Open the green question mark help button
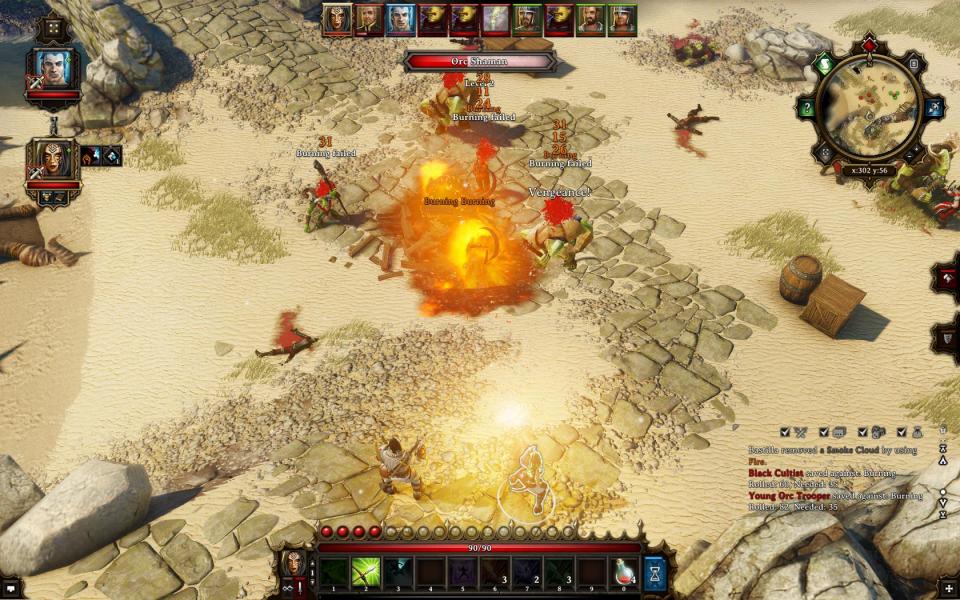 807,107
